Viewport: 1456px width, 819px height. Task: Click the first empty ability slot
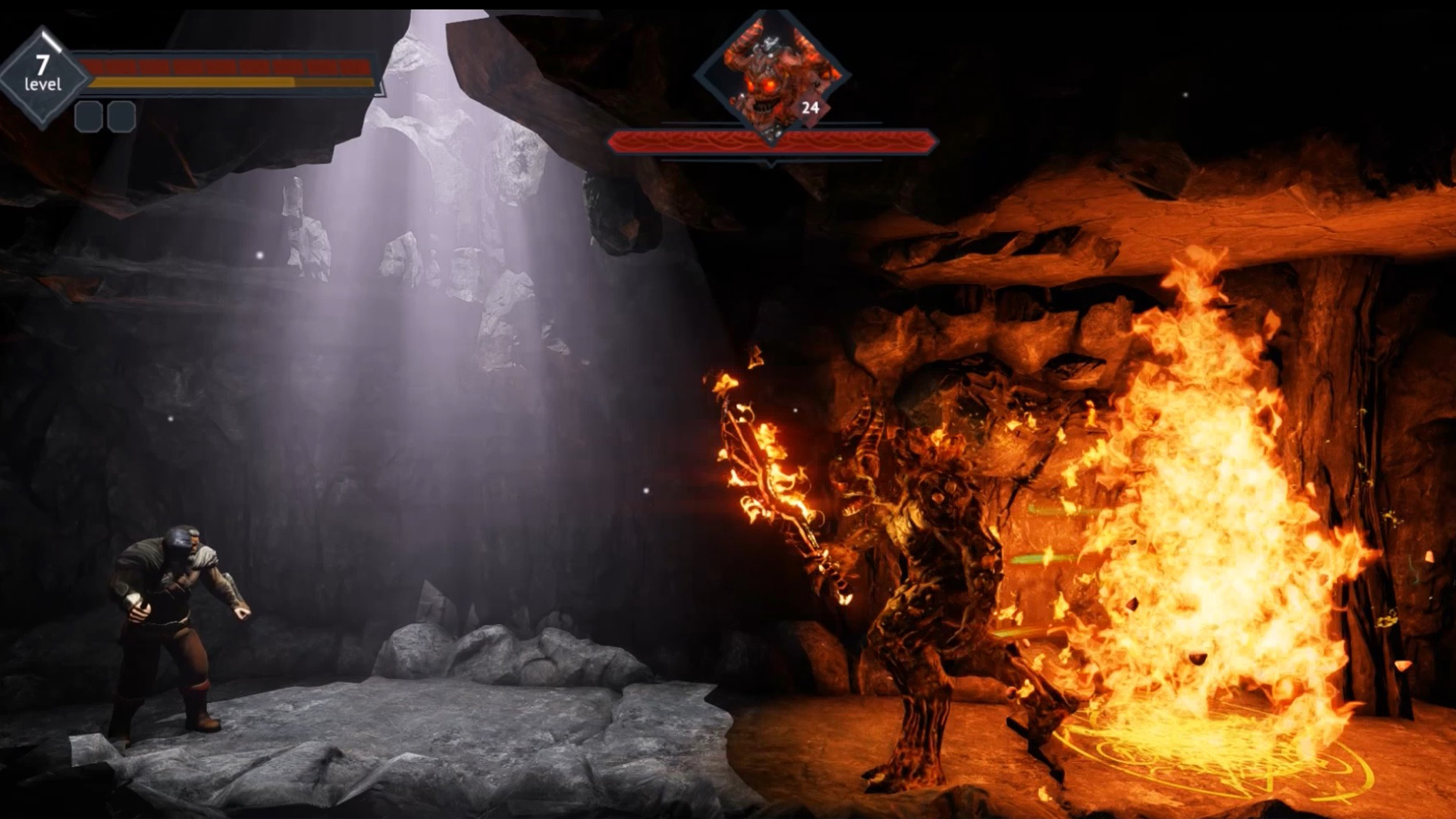[x=87, y=118]
